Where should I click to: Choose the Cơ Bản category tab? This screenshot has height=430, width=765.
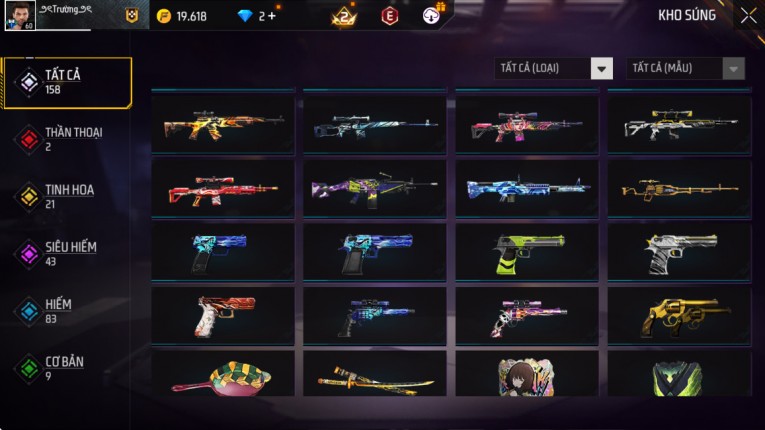[x=66, y=367]
